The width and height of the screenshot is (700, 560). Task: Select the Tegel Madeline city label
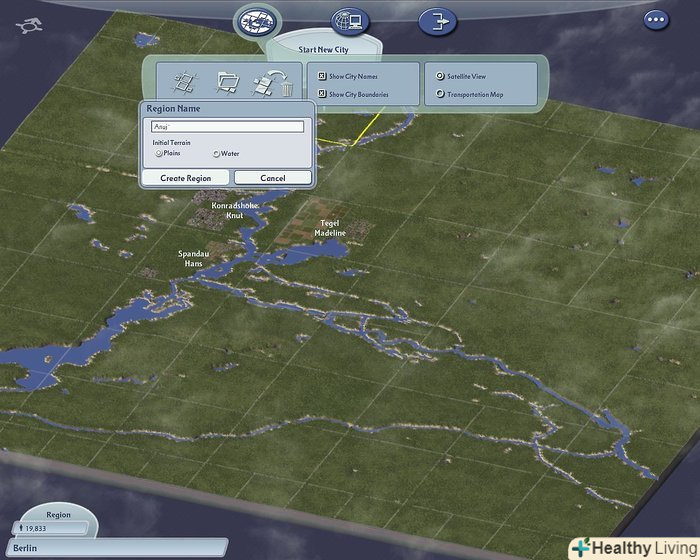[x=330, y=228]
